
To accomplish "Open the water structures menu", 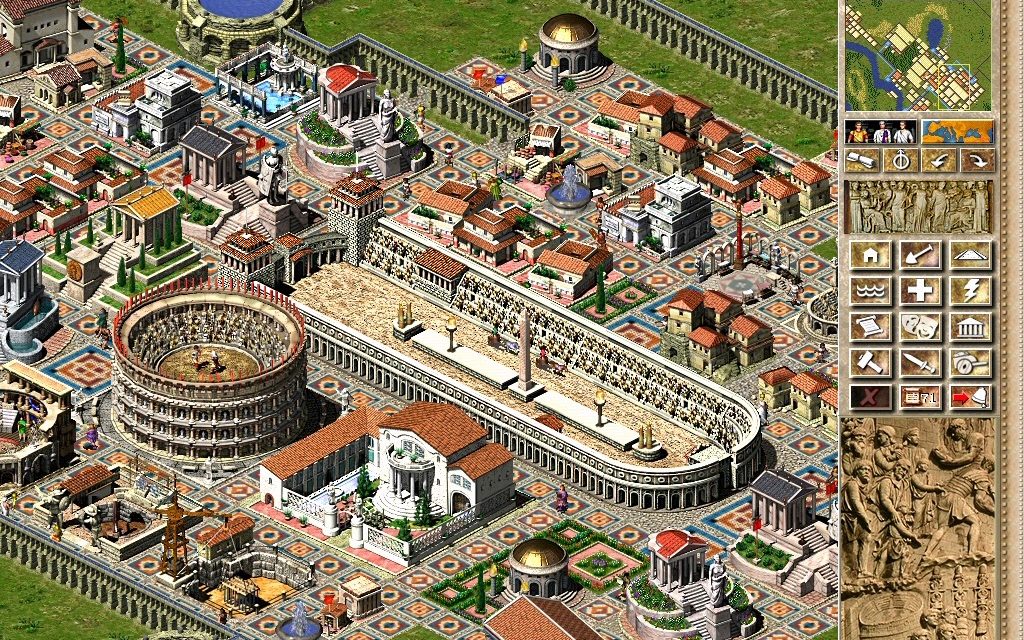I will click(x=870, y=291).
